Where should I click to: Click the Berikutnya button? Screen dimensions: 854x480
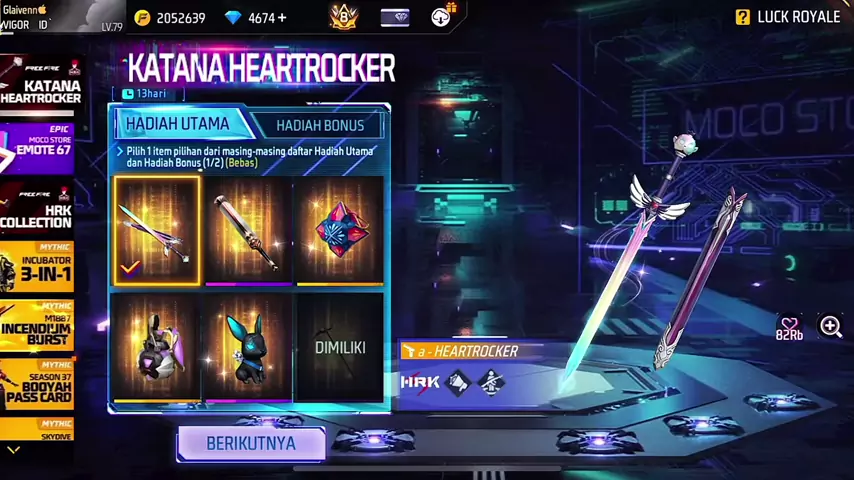[x=251, y=443]
